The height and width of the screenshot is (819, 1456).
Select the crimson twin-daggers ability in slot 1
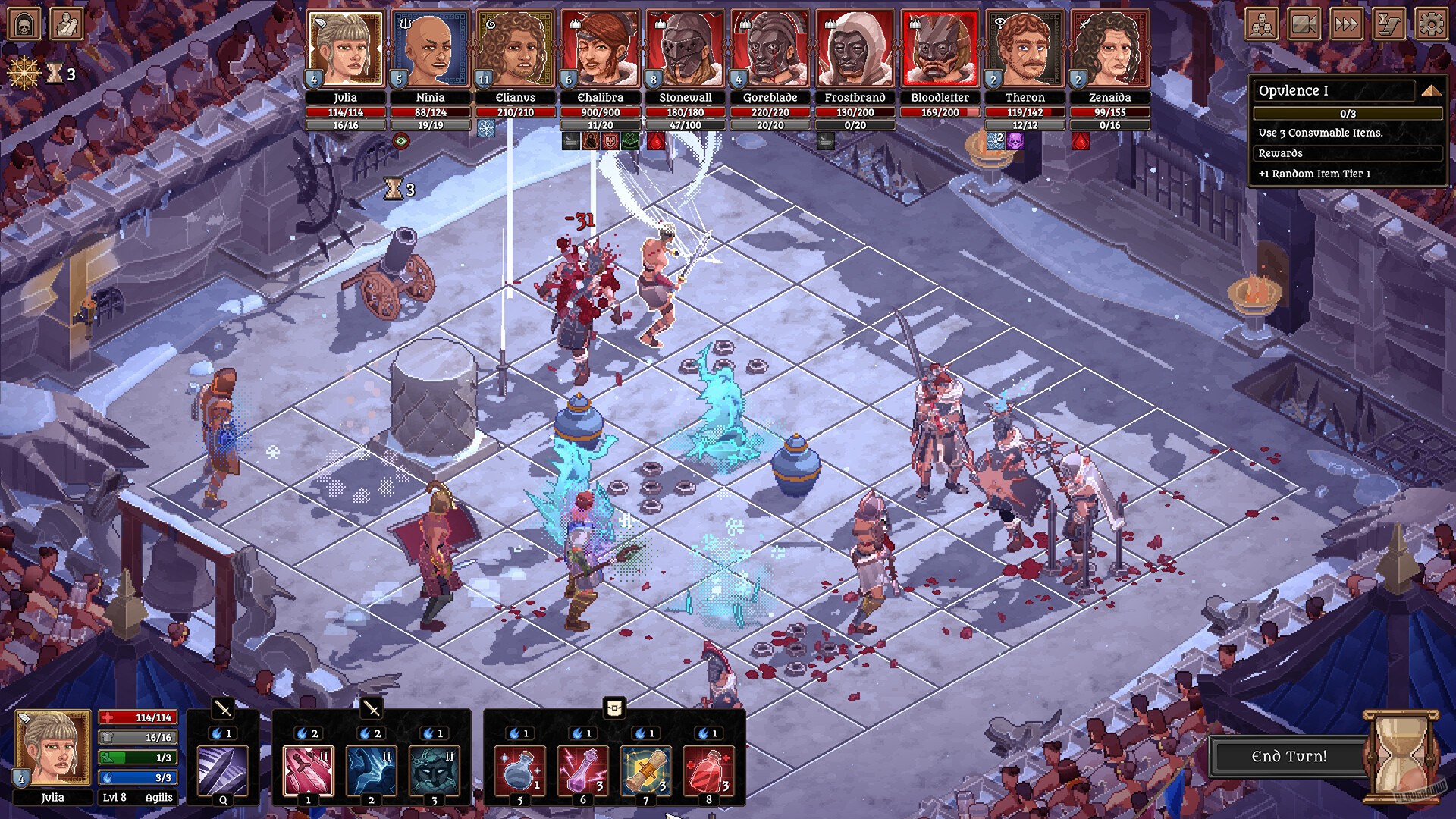[306, 768]
